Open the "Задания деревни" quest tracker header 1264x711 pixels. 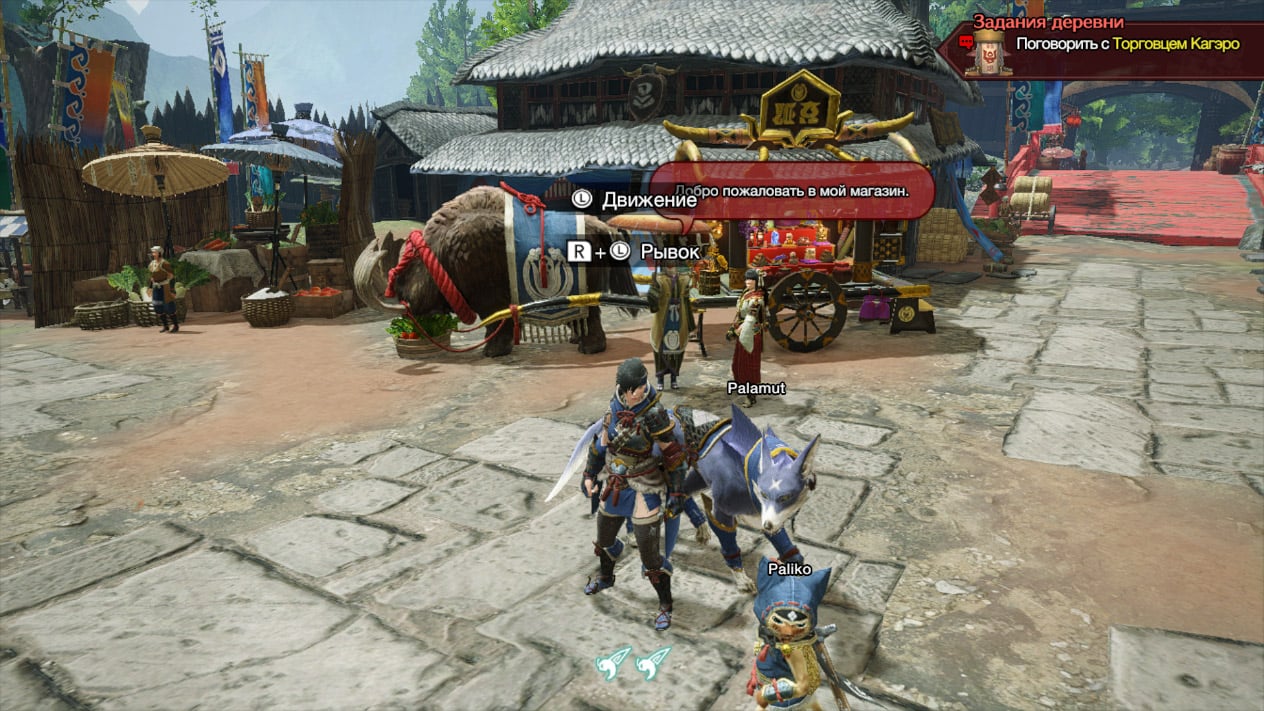[x=1048, y=21]
